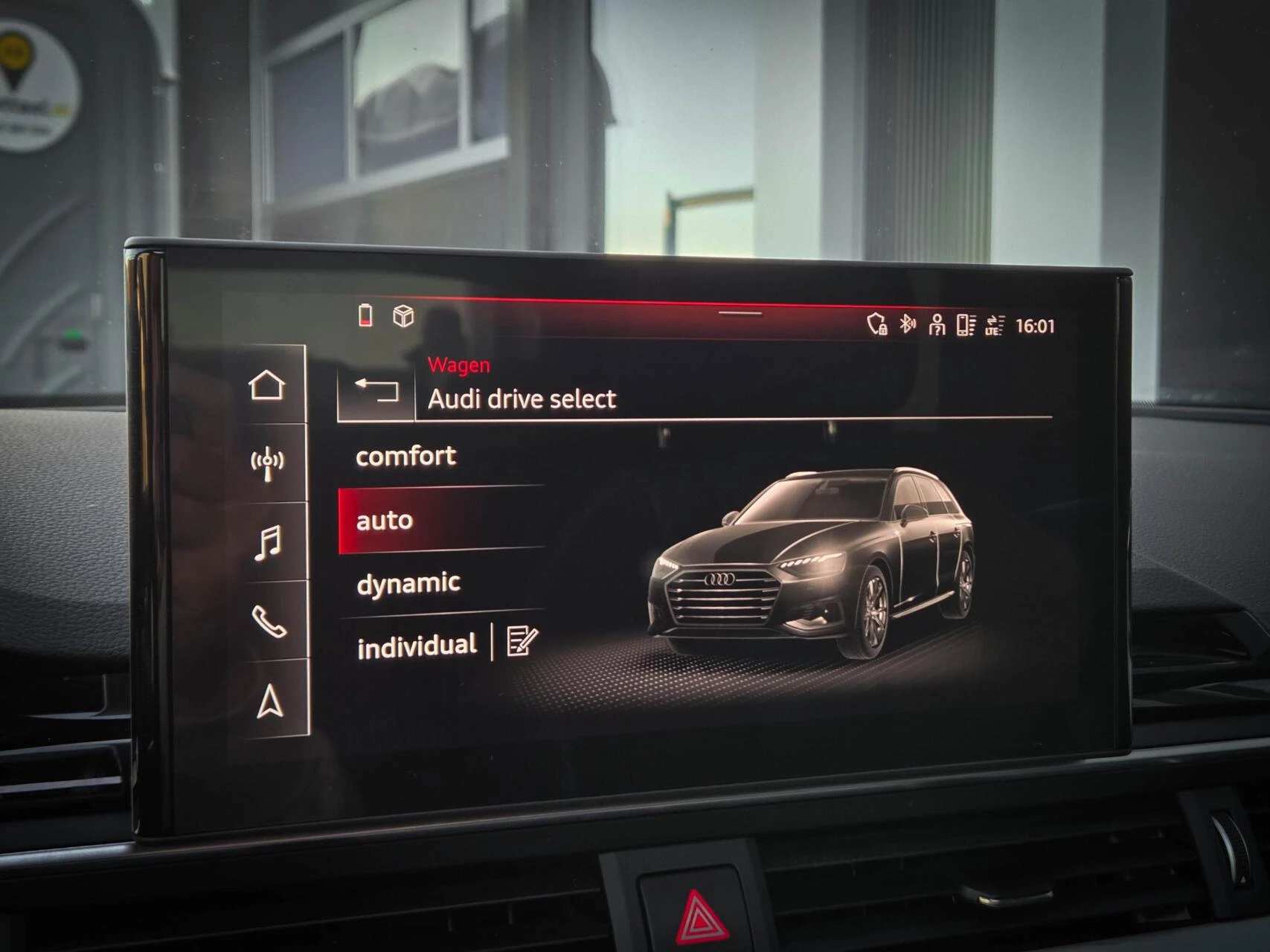Open the Wagen breadcrumb menu
1270x952 pixels.
click(x=458, y=365)
